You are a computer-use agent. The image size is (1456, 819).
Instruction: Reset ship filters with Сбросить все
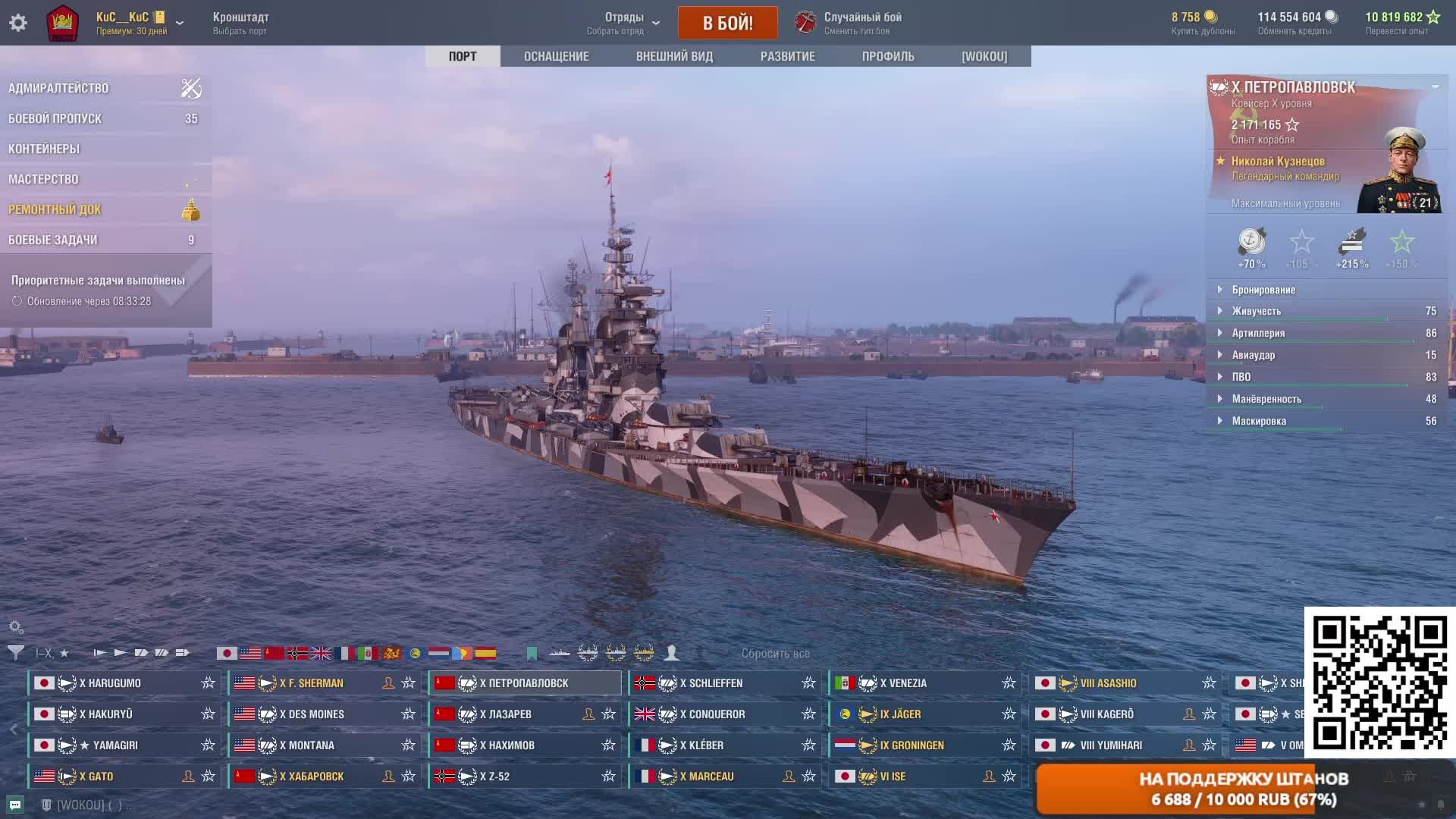tap(775, 654)
